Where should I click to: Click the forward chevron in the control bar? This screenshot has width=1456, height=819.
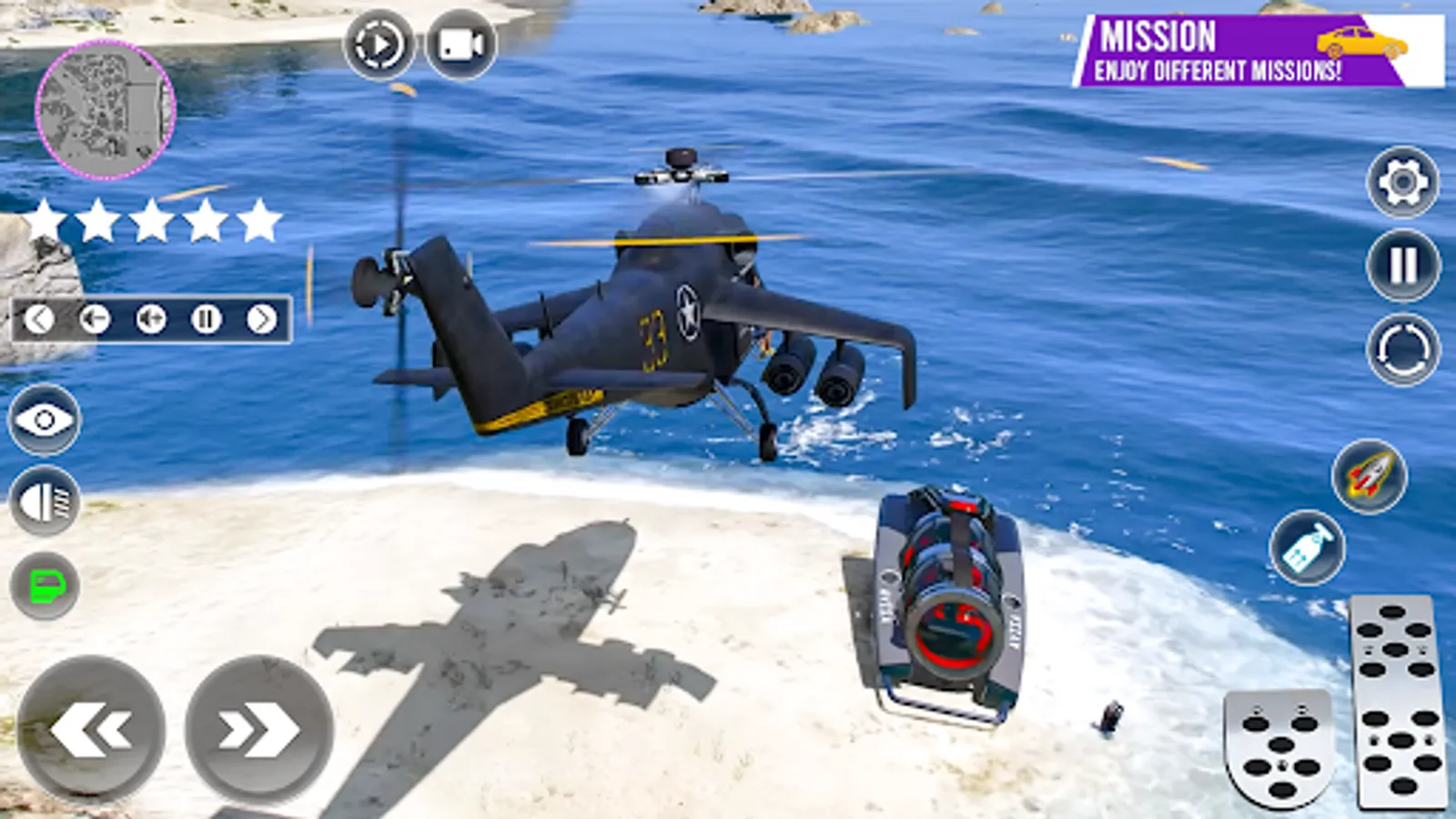point(264,318)
